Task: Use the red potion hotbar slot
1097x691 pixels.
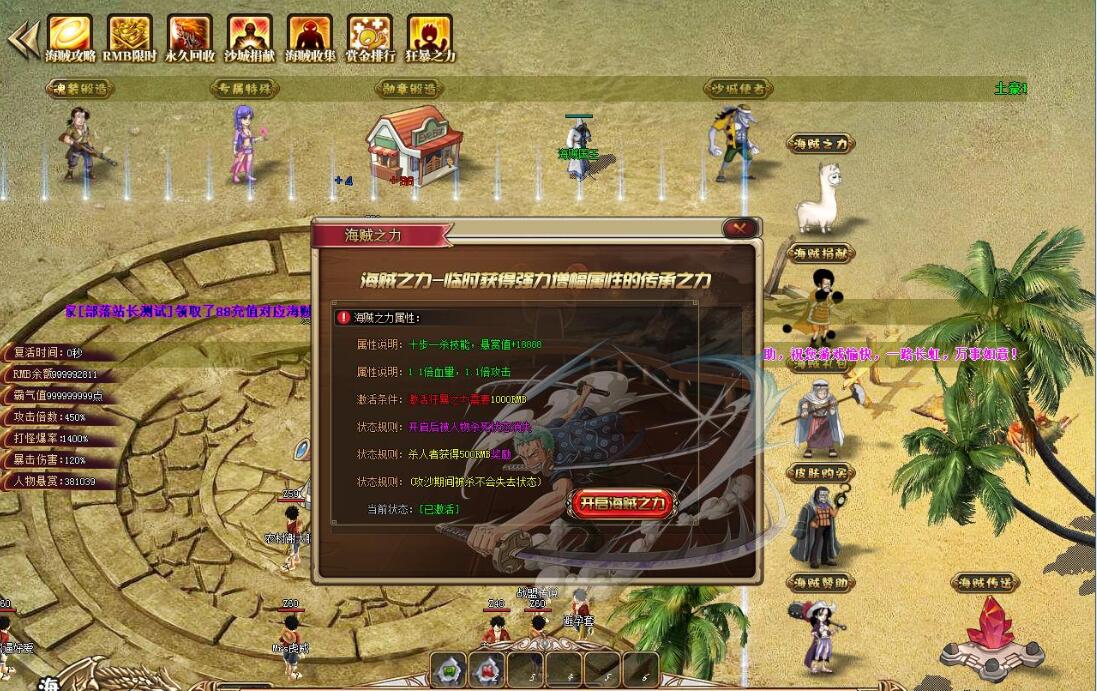Action: 487,670
